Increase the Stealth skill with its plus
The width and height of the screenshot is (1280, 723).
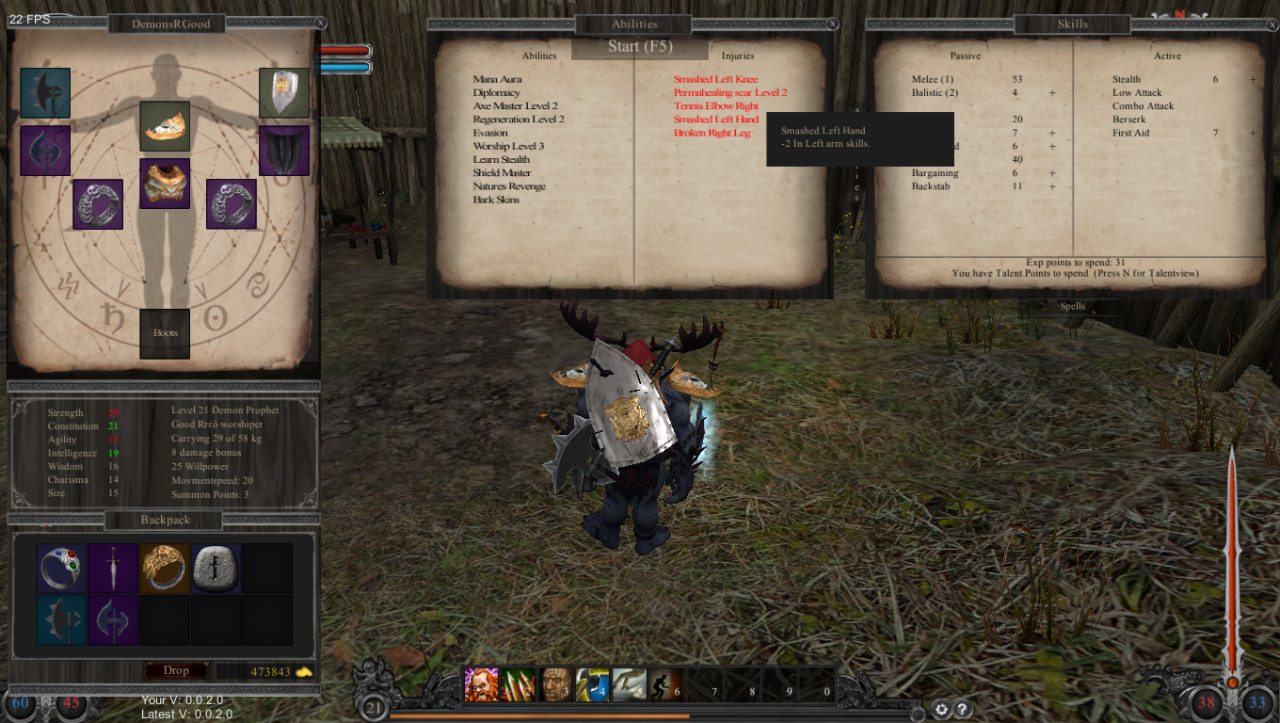point(1253,79)
